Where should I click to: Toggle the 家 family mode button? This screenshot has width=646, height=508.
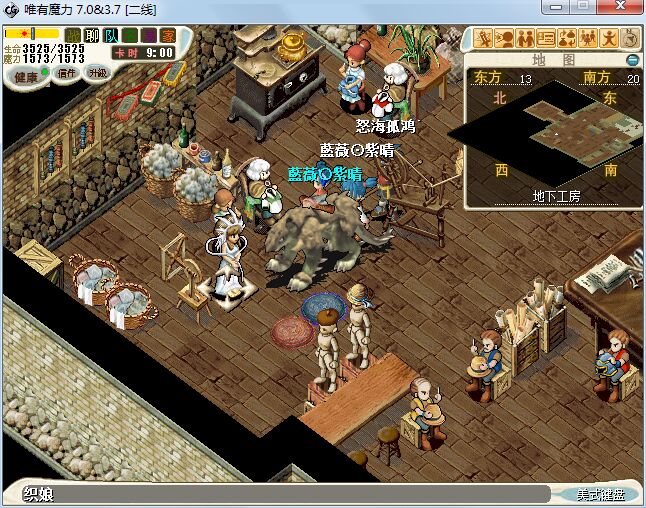click(167, 35)
